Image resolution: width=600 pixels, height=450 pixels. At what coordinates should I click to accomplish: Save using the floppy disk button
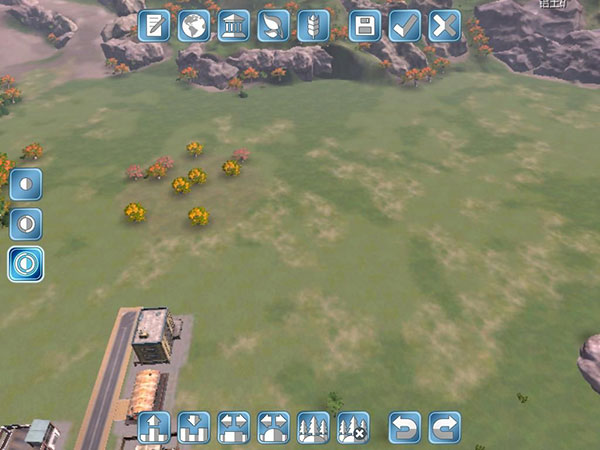(x=365, y=25)
